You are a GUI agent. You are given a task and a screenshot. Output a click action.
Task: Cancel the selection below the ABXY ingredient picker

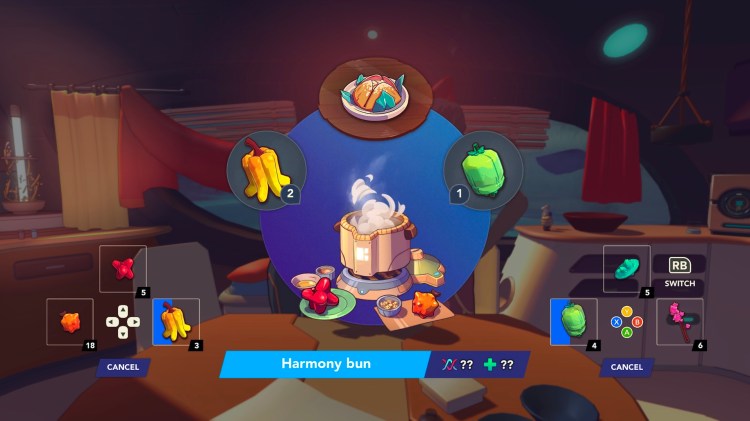click(x=627, y=367)
